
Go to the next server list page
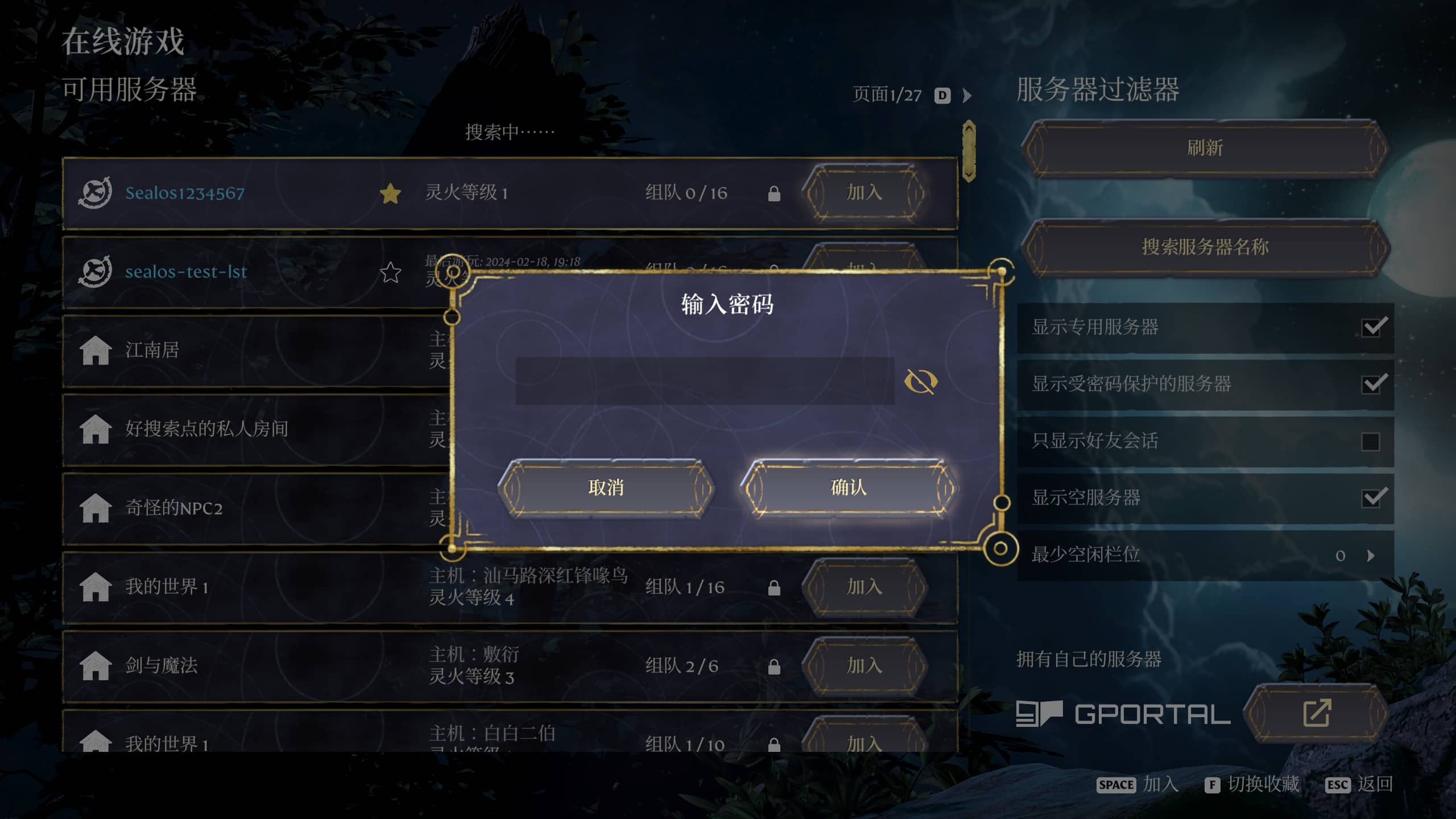pos(967,96)
